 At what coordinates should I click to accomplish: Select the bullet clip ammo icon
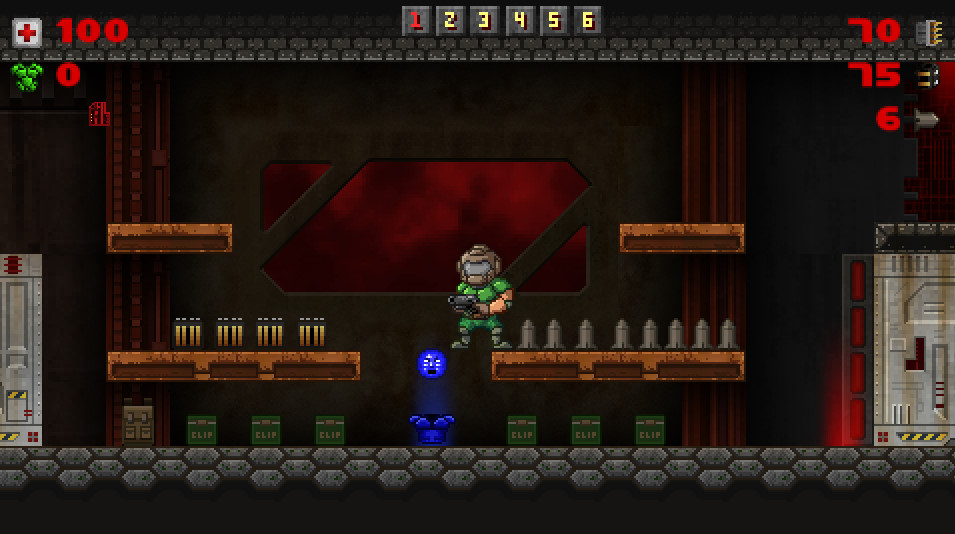point(927,32)
